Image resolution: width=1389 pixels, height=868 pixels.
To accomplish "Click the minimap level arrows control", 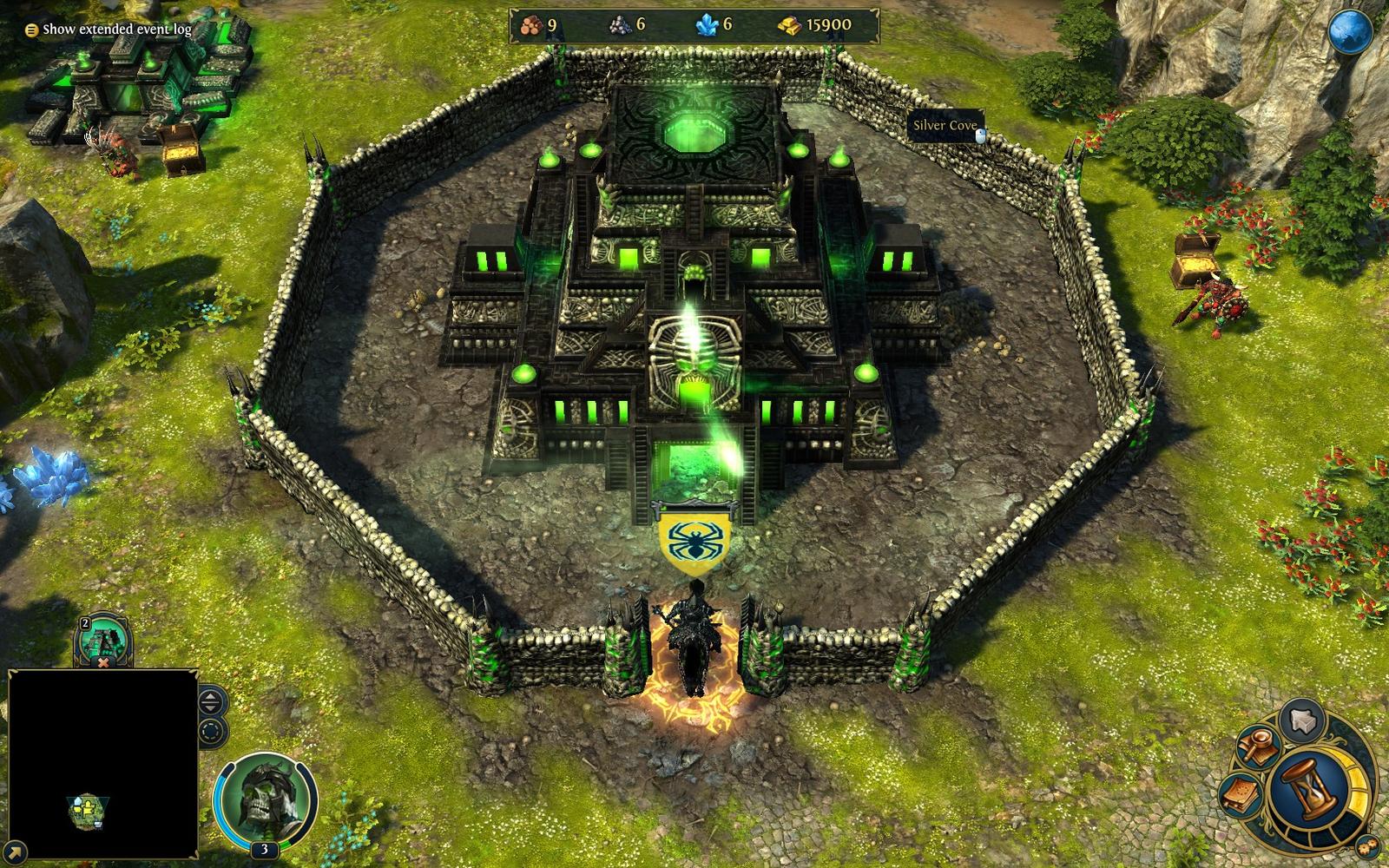I will pos(210,701).
